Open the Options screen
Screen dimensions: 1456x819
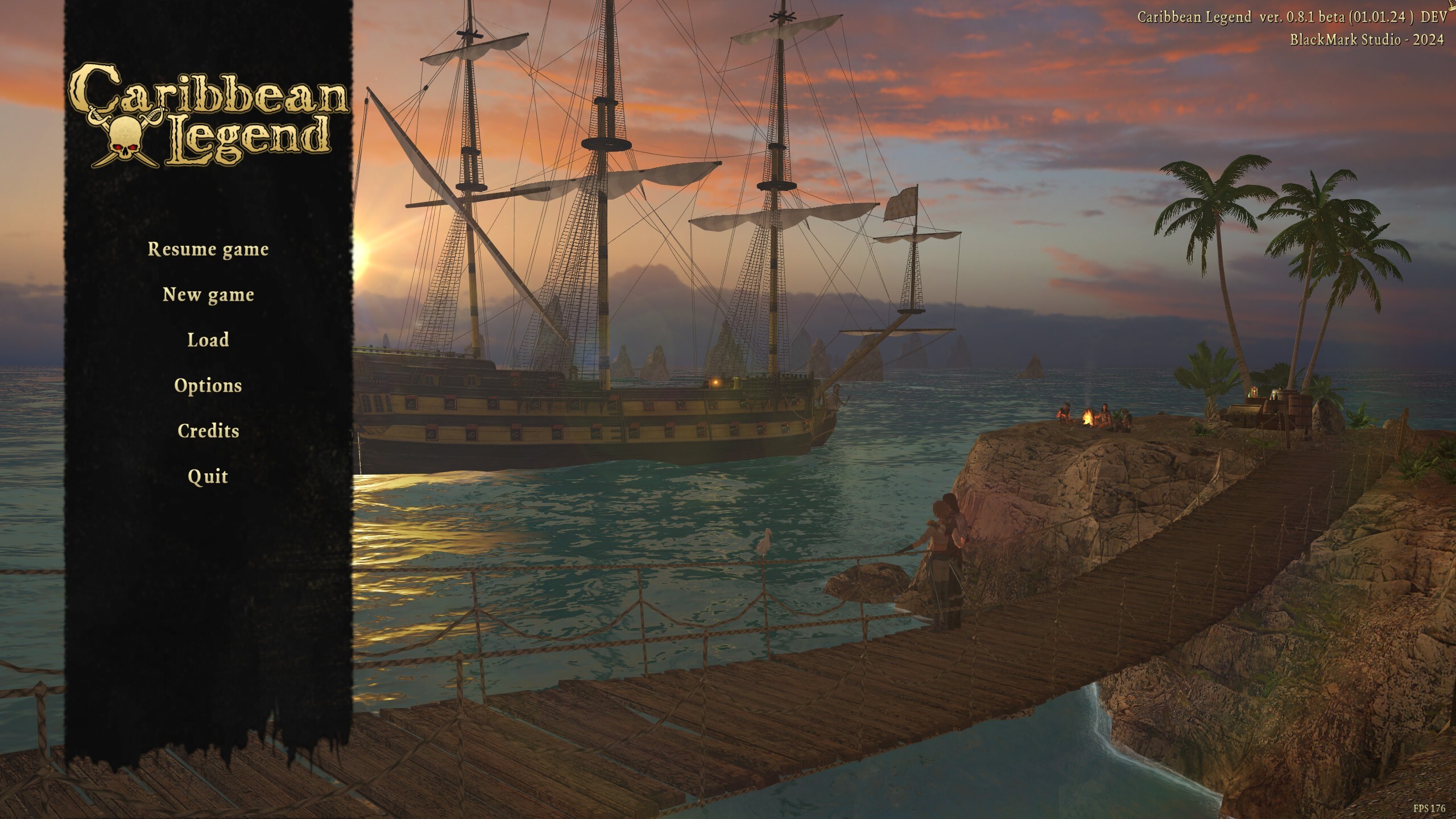(208, 386)
